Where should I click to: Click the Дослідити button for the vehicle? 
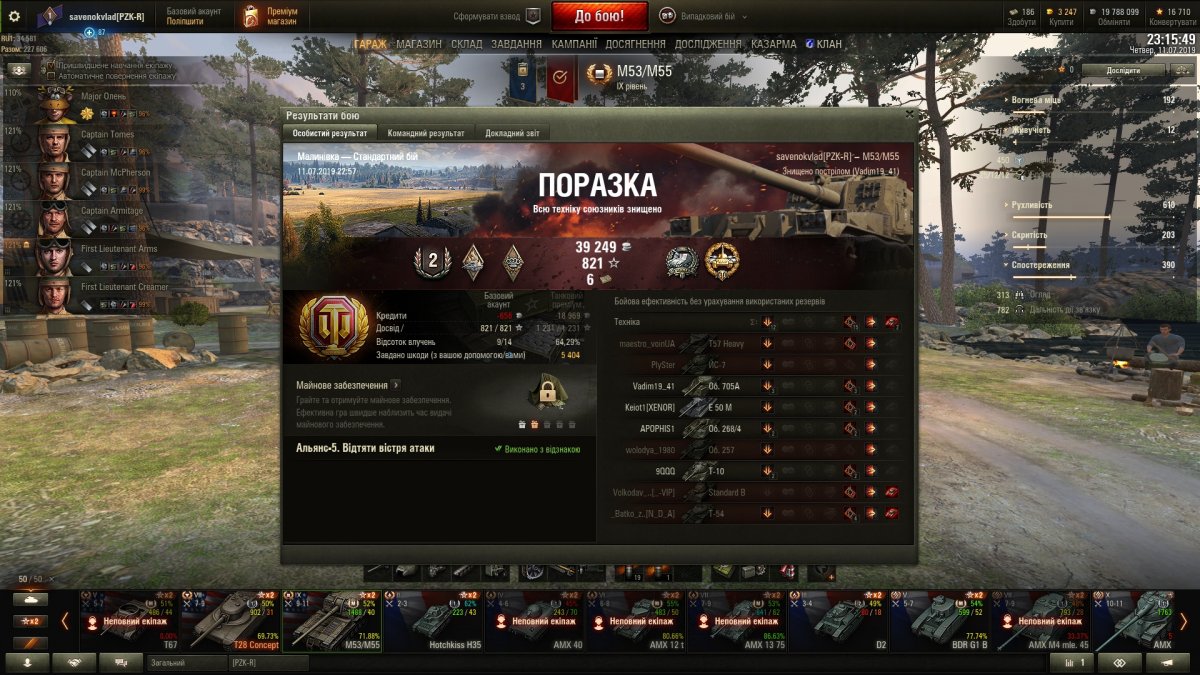1123,70
